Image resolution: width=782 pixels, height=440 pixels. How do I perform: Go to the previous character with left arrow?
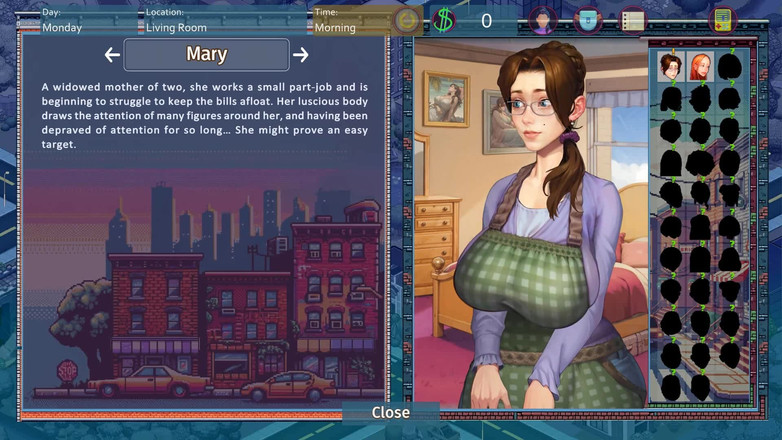pyautogui.click(x=112, y=55)
